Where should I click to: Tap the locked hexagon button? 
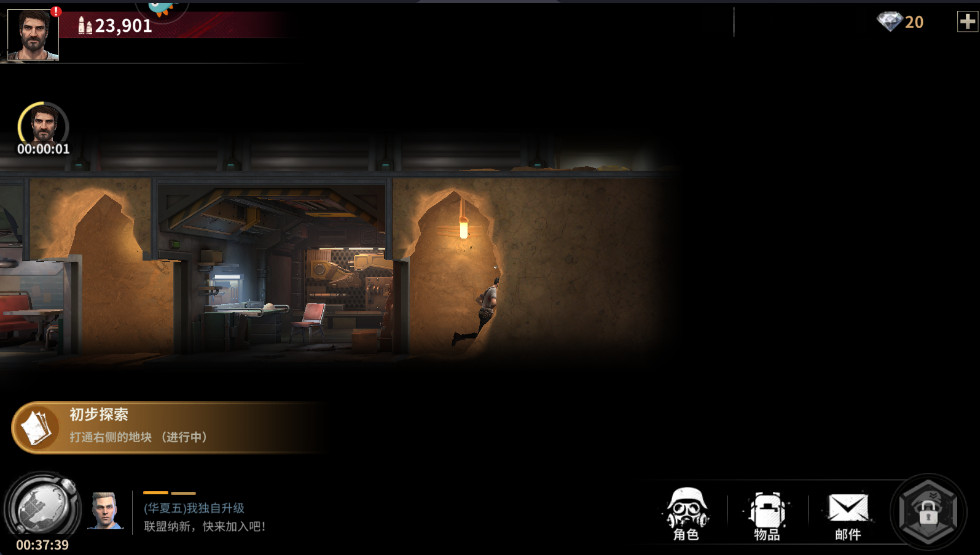[x=928, y=513]
